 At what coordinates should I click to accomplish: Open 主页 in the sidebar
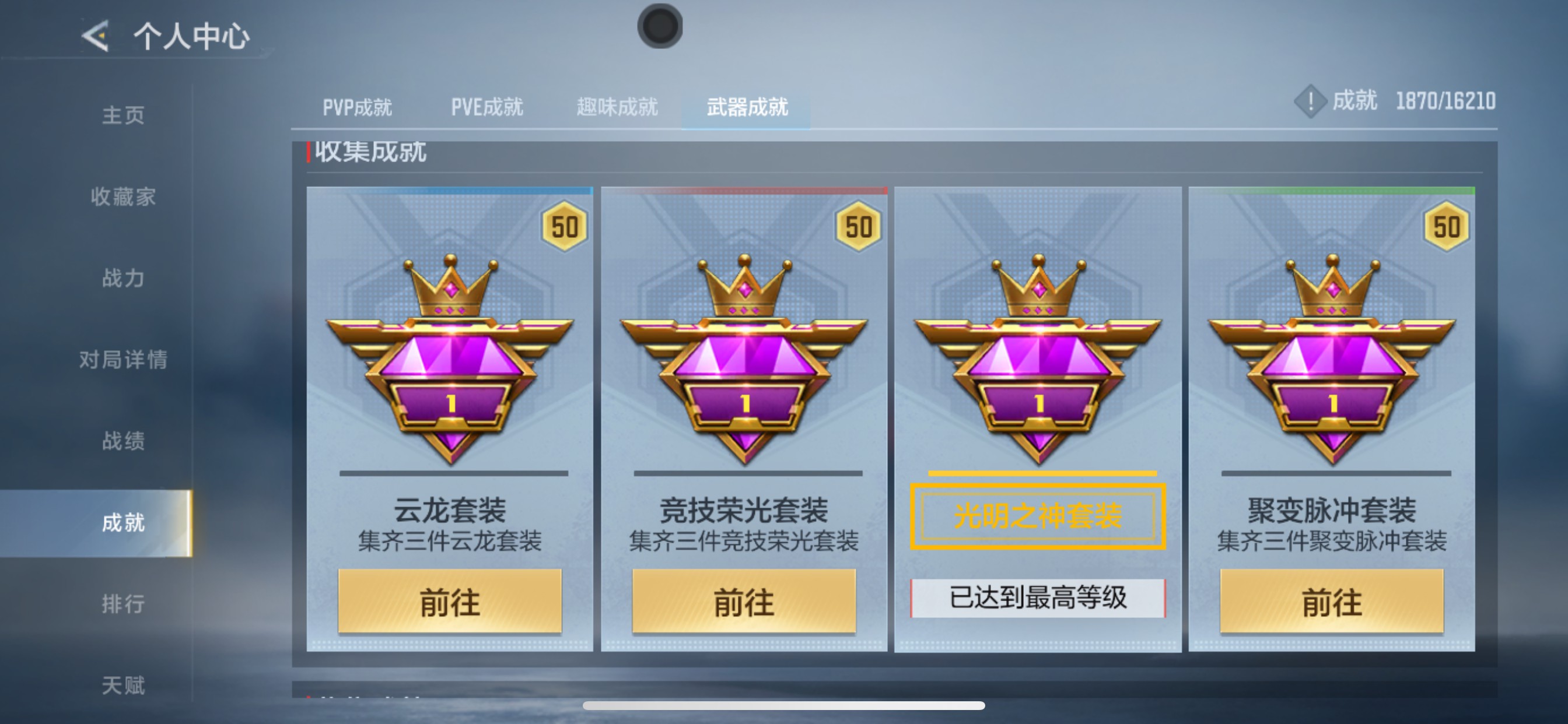pyautogui.click(x=124, y=114)
